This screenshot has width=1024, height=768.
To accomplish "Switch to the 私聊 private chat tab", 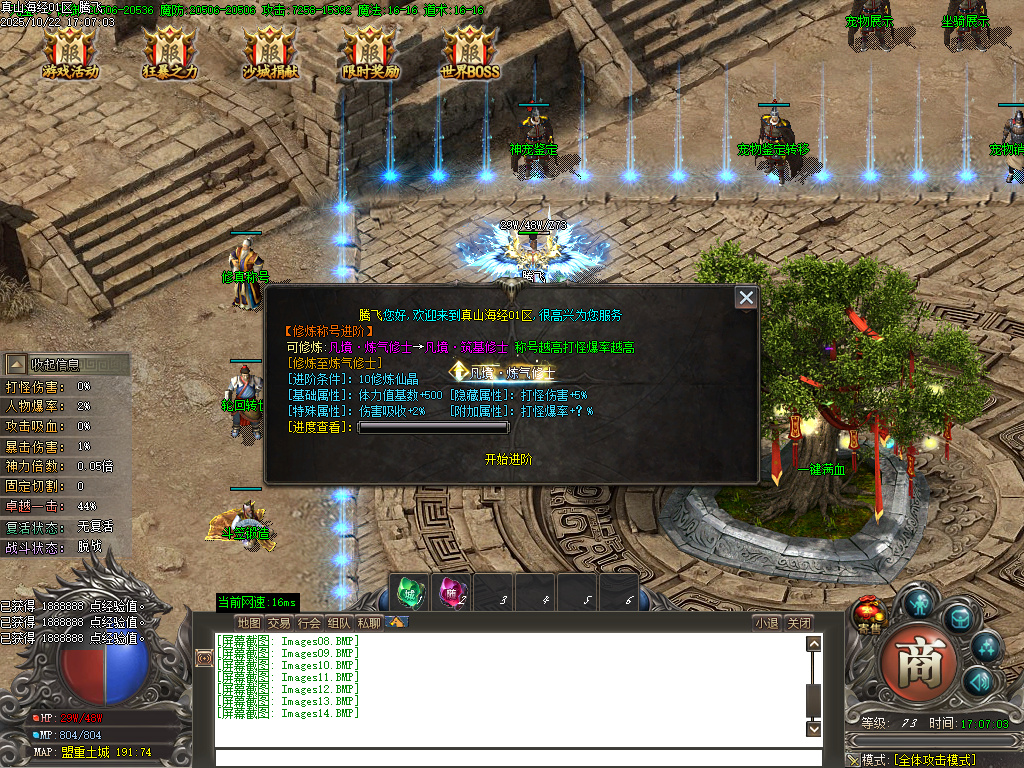I will coord(369,622).
